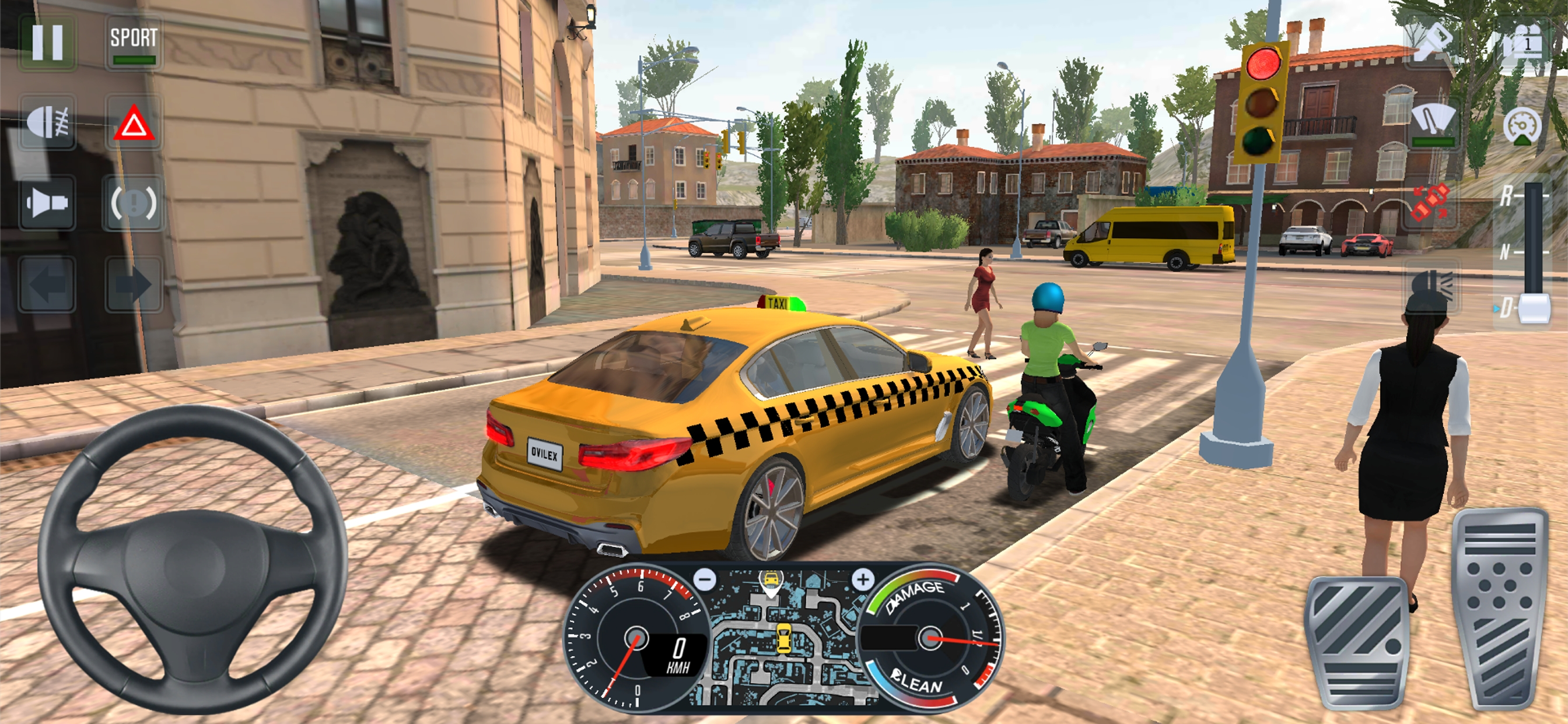Screen dimensions: 1568x724
Task: Toggle the windshield wipers
Action: (x=1432, y=123)
